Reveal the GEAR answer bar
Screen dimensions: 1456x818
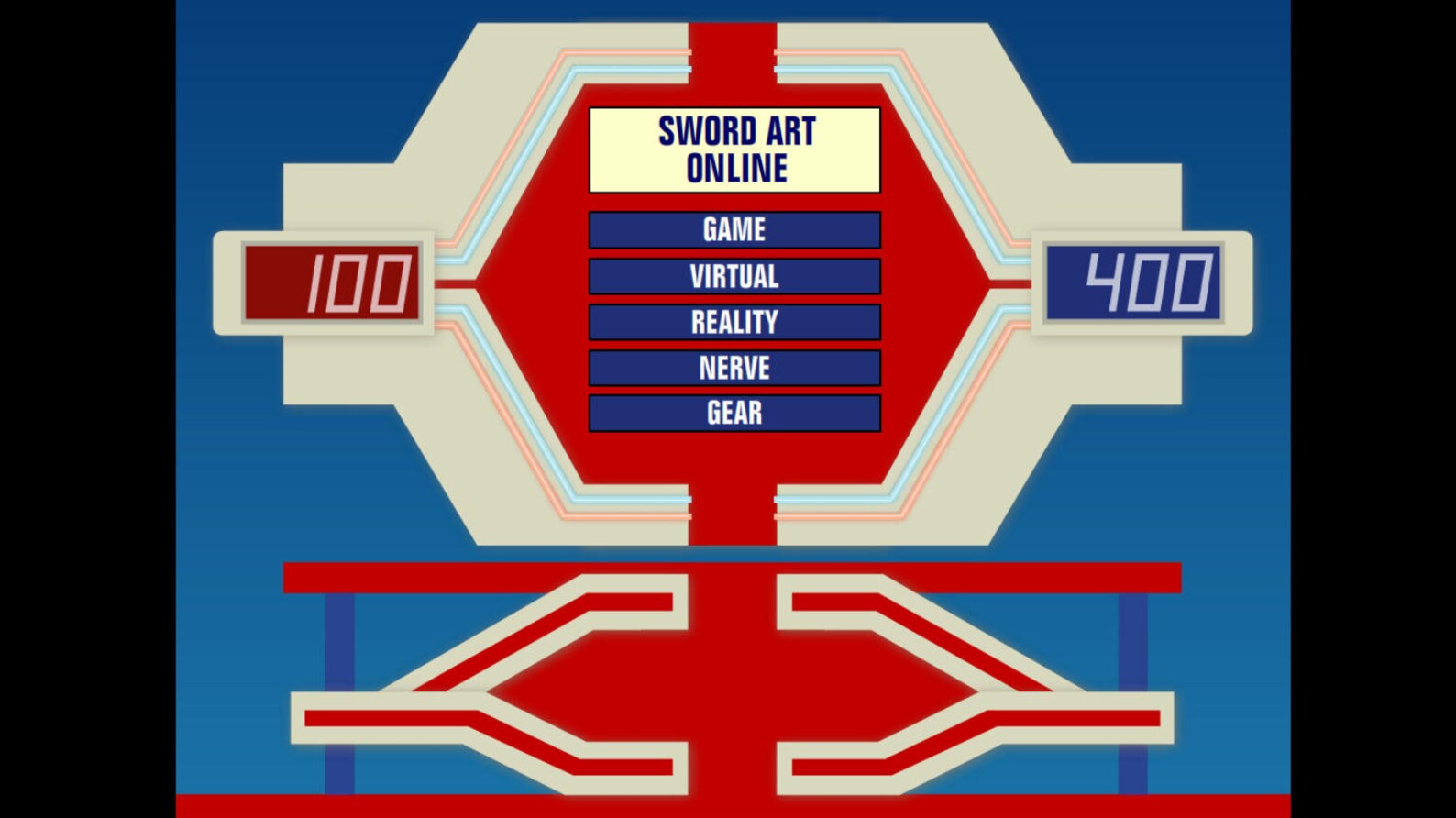pyautogui.click(x=734, y=414)
